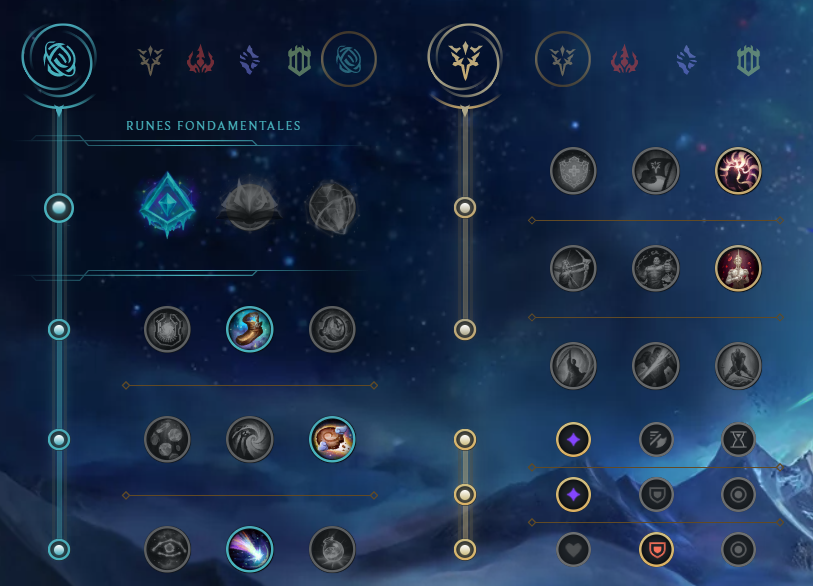Select the Glacial Augment keystone rune
The height and width of the screenshot is (586, 813).
pyautogui.click(x=167, y=207)
